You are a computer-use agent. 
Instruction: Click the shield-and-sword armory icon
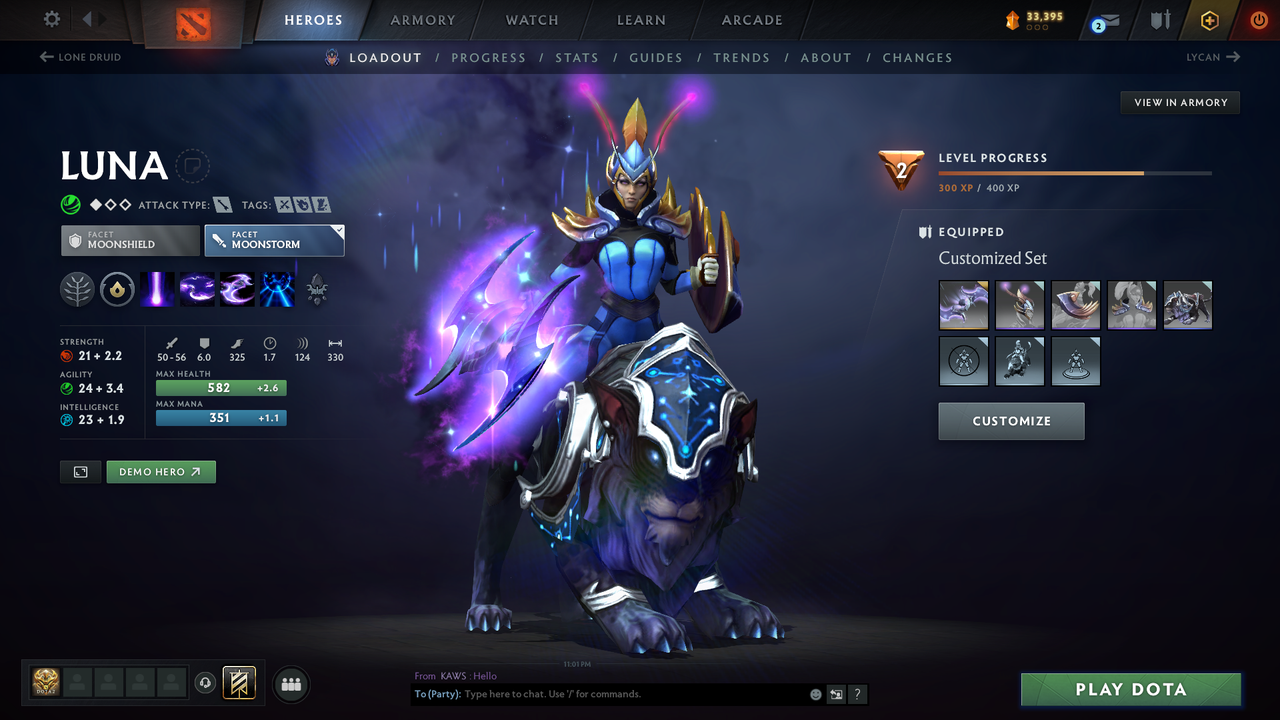[x=1158, y=20]
